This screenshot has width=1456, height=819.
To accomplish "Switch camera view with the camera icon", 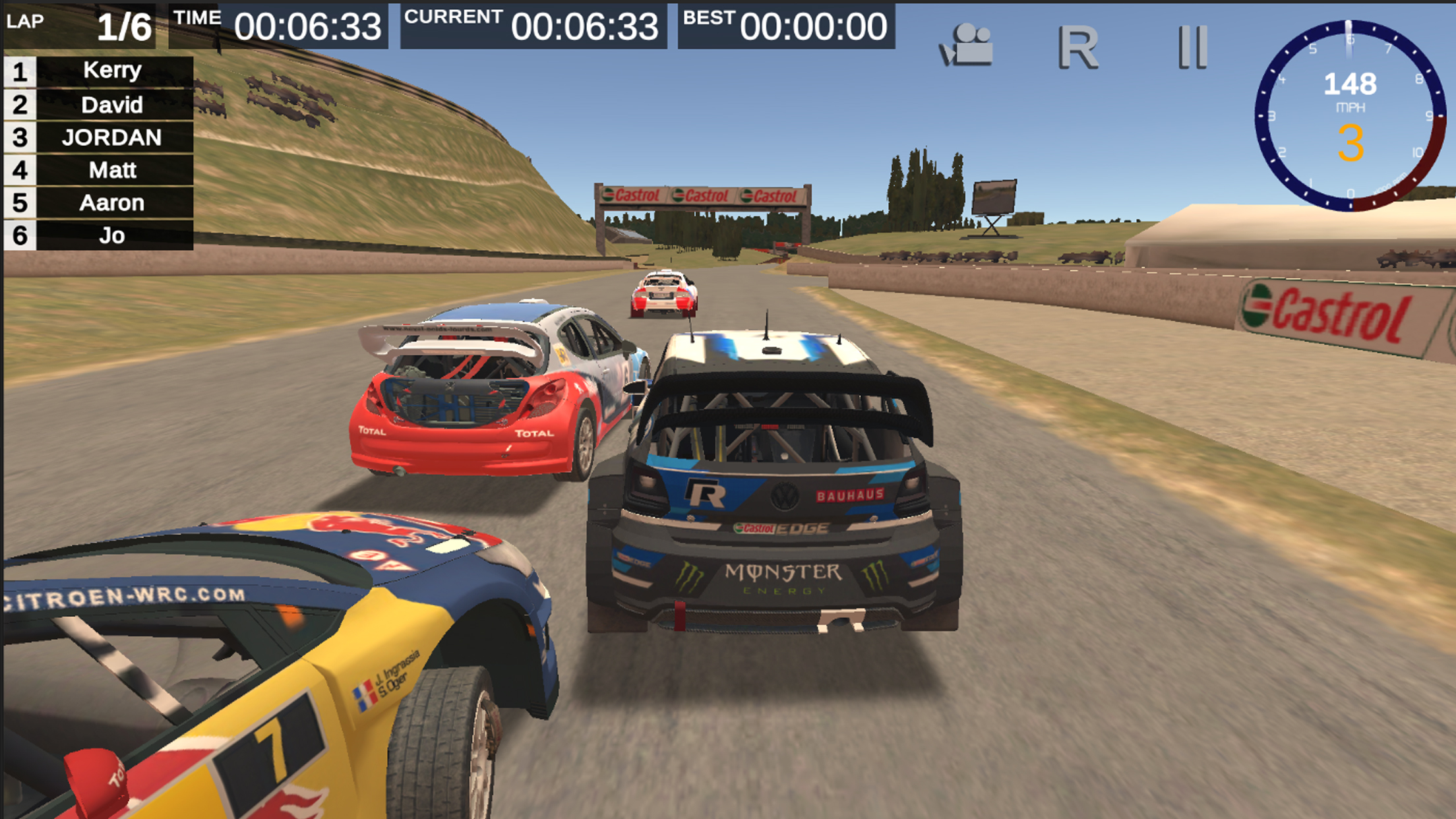I will pyautogui.click(x=967, y=45).
